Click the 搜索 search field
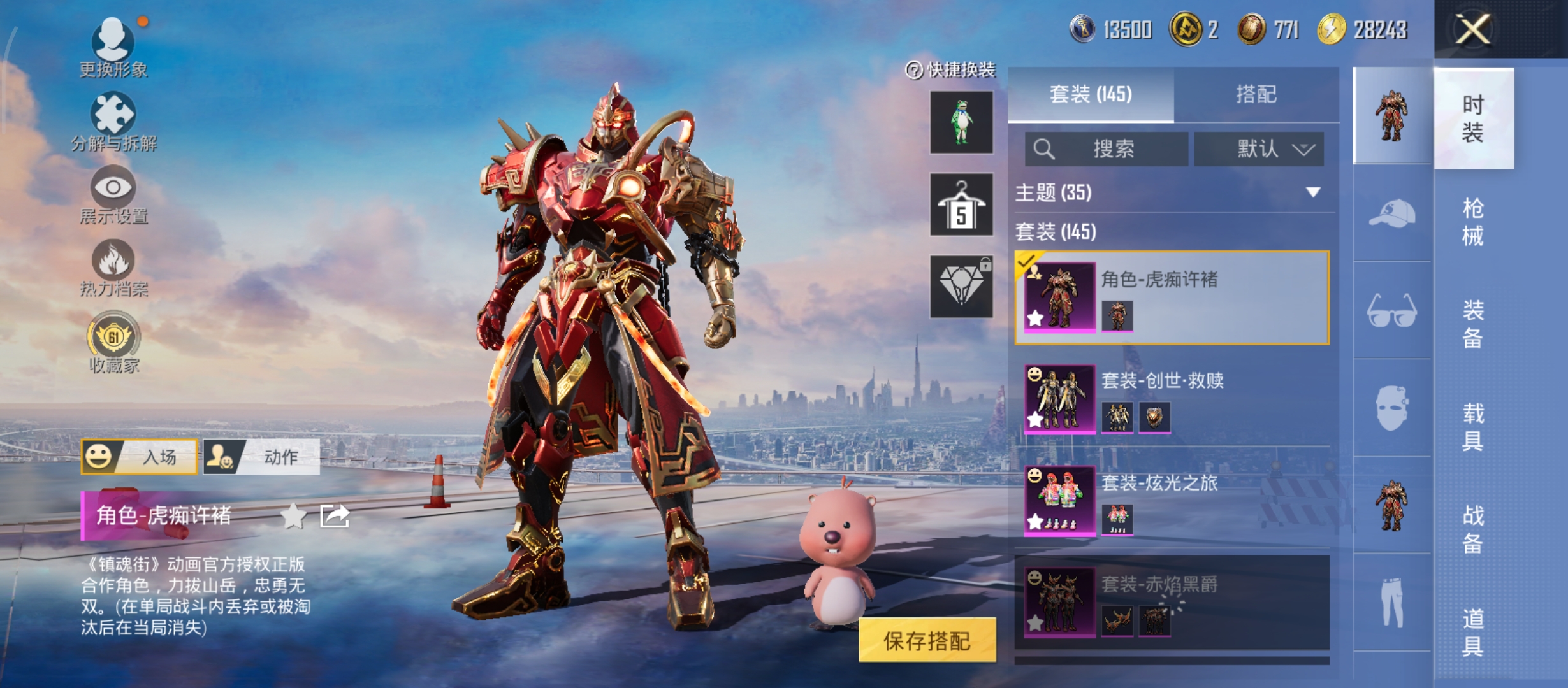Image resolution: width=1568 pixels, height=688 pixels. (1107, 149)
